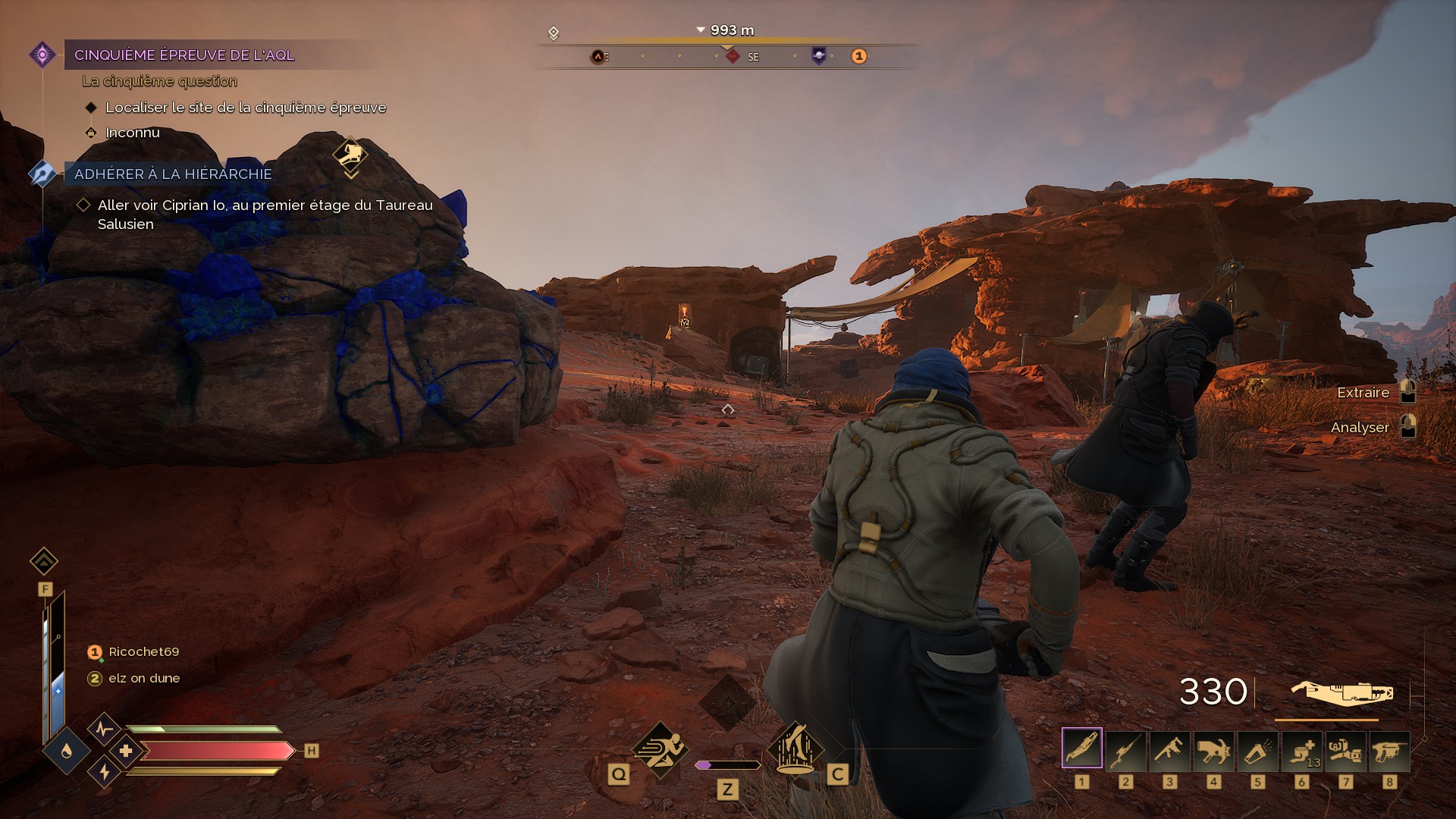Select the Adhérer à la hiérarchie quest

click(173, 174)
